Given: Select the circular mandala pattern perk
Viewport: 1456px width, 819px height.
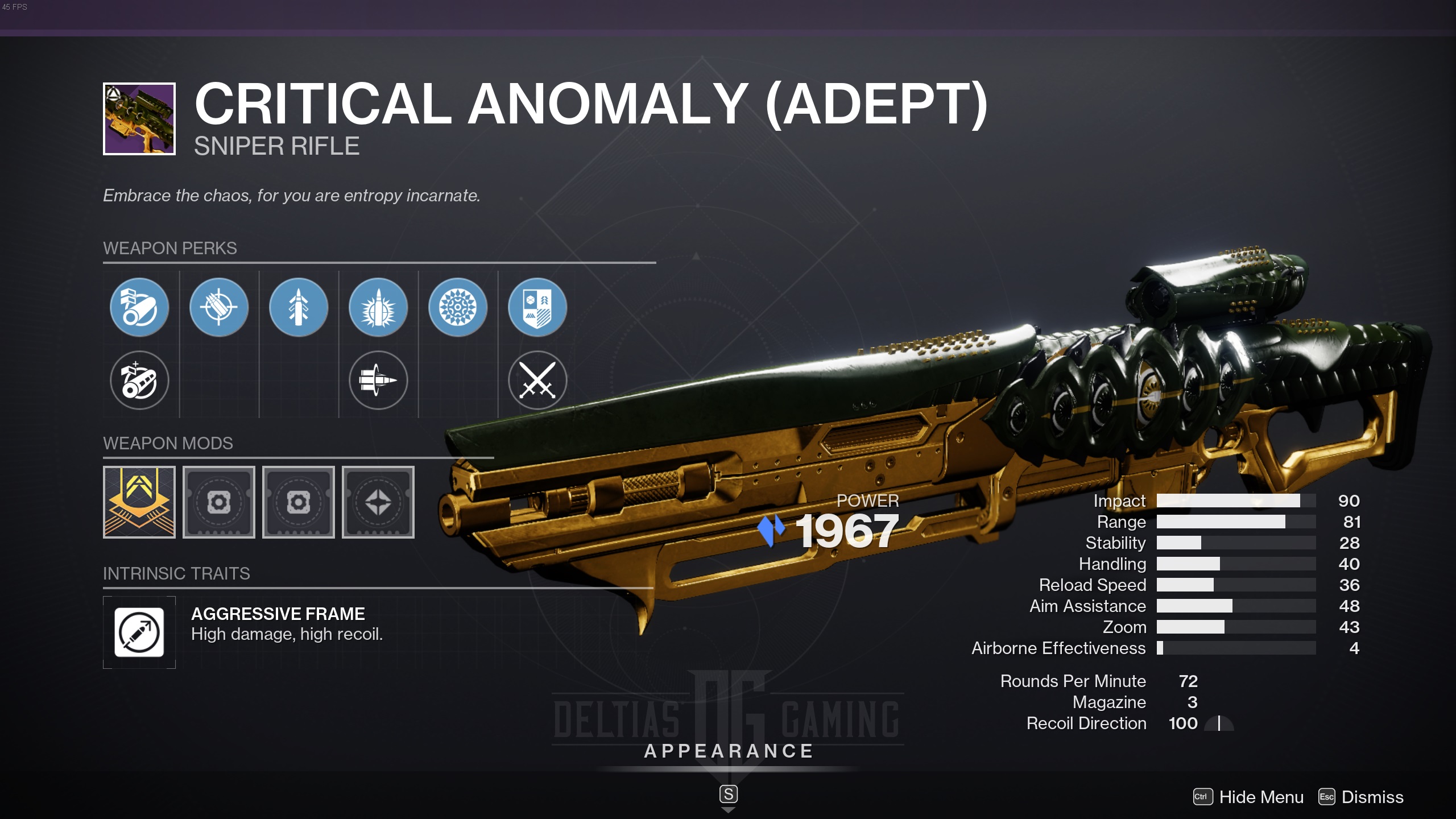Looking at the screenshot, I should coord(458,307).
